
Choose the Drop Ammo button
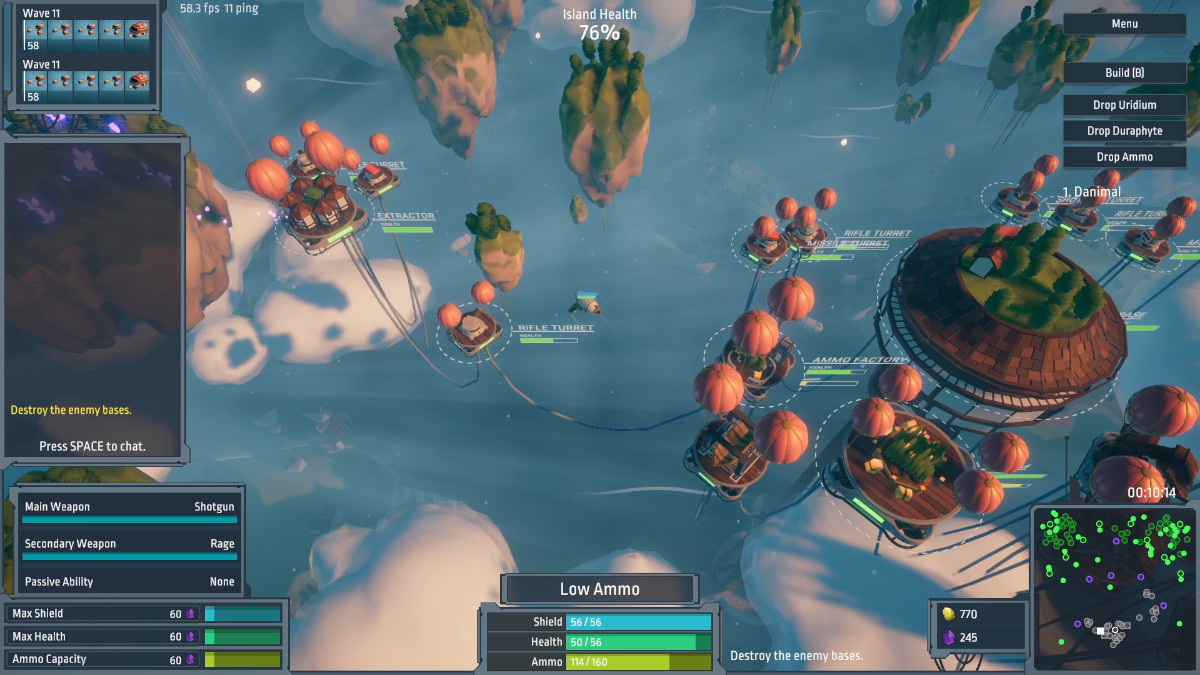pos(1124,157)
